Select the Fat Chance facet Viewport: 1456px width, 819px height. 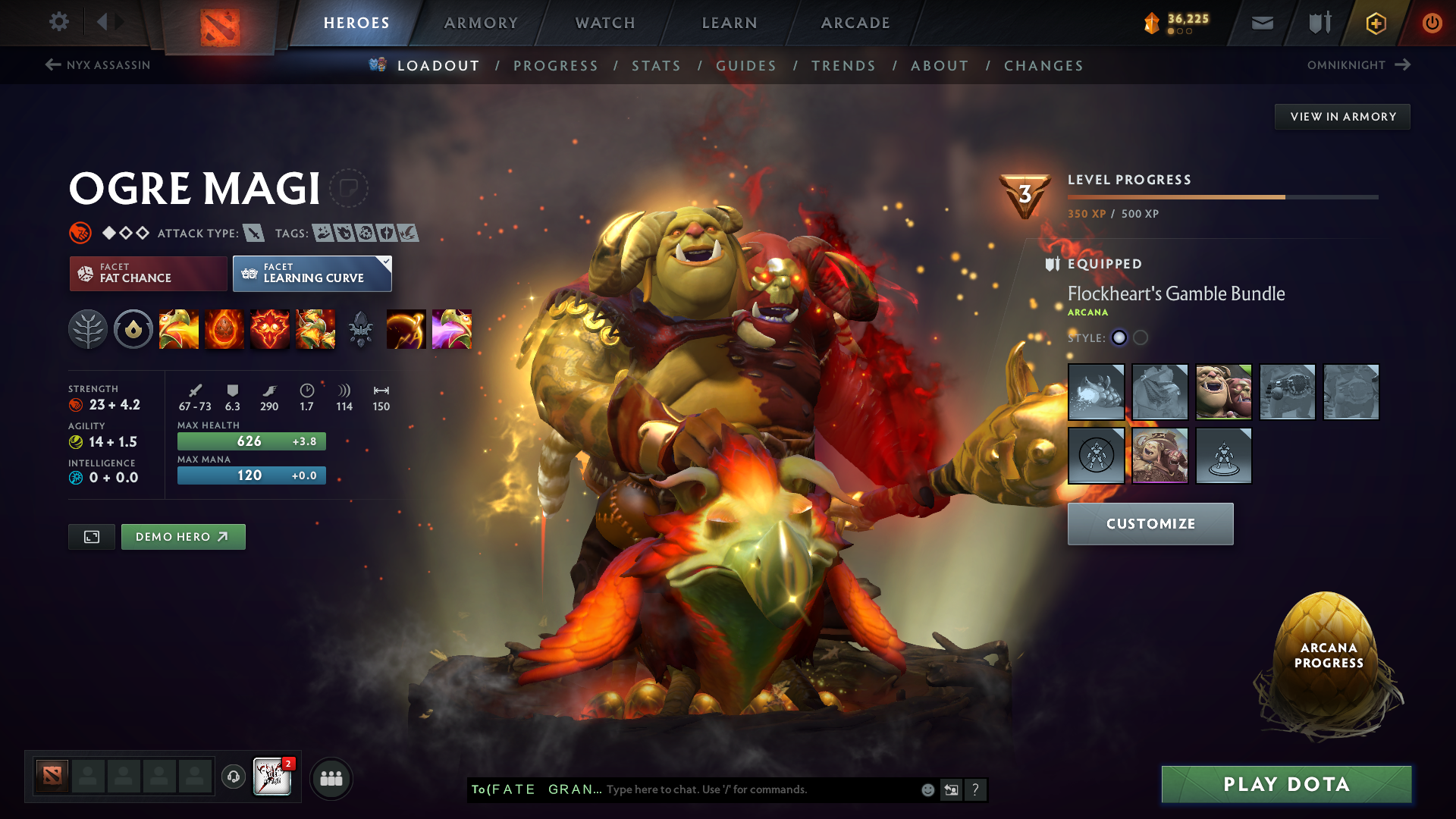(147, 273)
